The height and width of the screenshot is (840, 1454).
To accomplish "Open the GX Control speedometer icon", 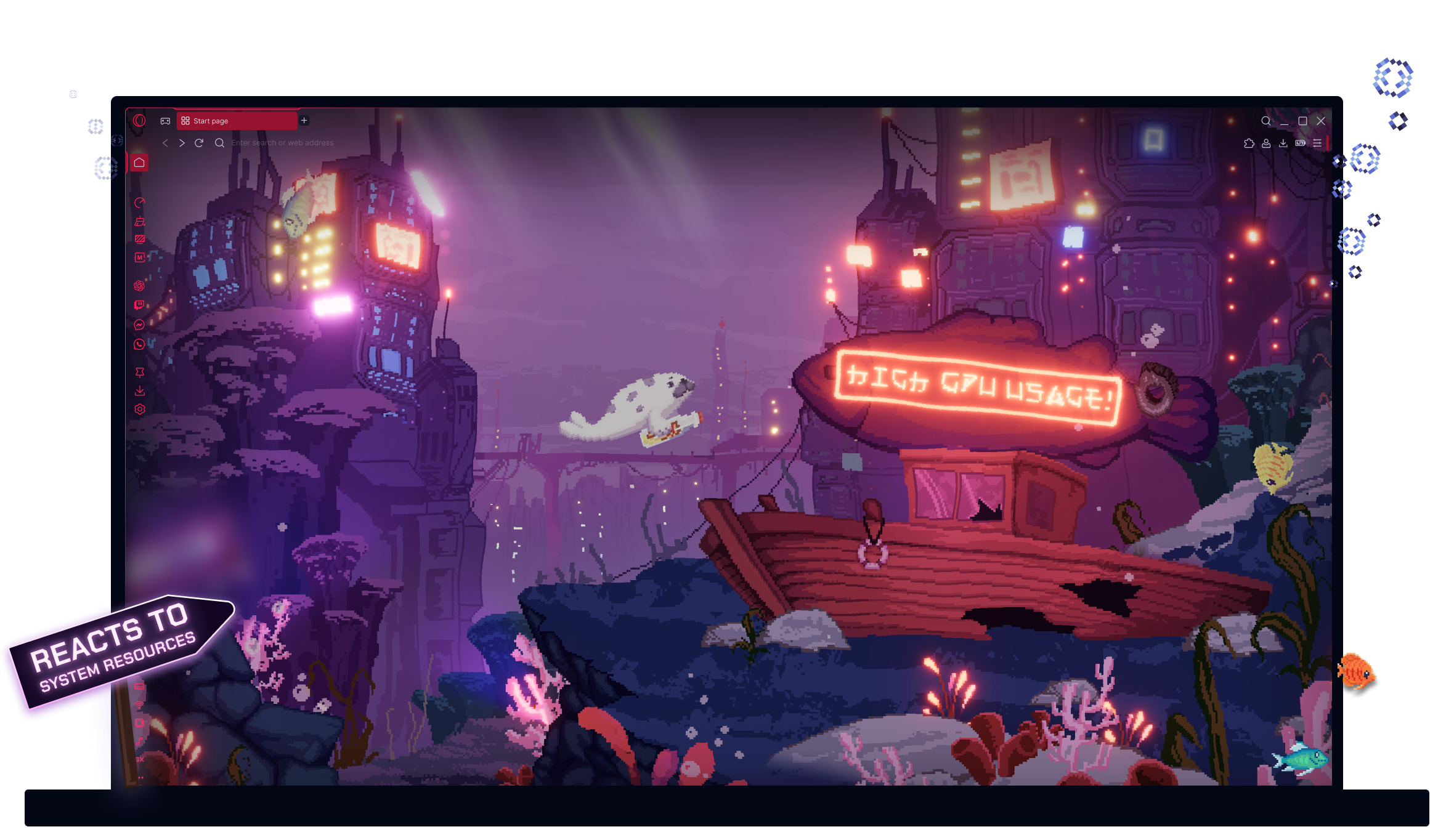I will 140,203.
